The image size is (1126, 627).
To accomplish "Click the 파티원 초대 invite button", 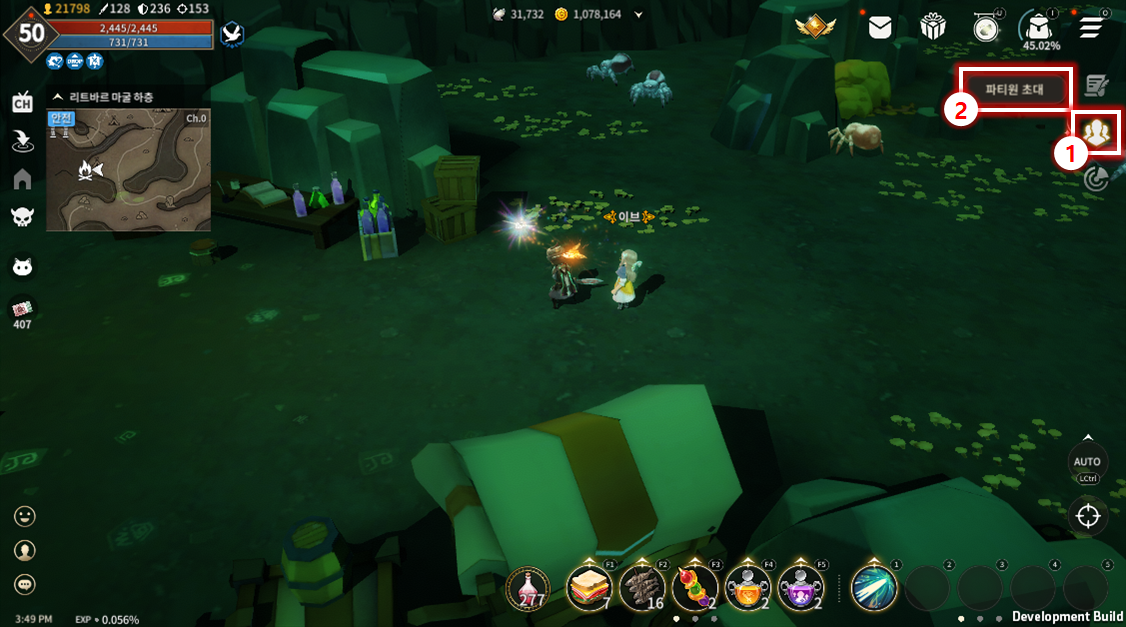I will point(1014,89).
